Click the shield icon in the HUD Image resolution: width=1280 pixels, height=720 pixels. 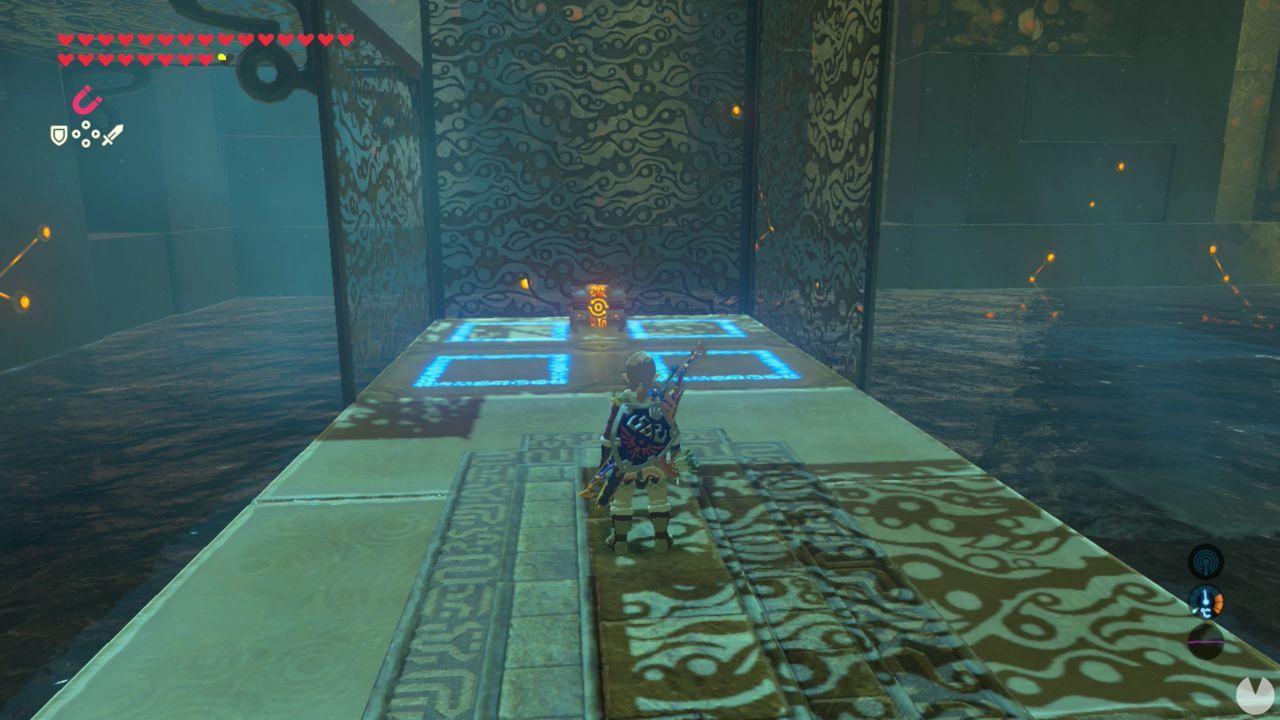pyautogui.click(x=58, y=135)
